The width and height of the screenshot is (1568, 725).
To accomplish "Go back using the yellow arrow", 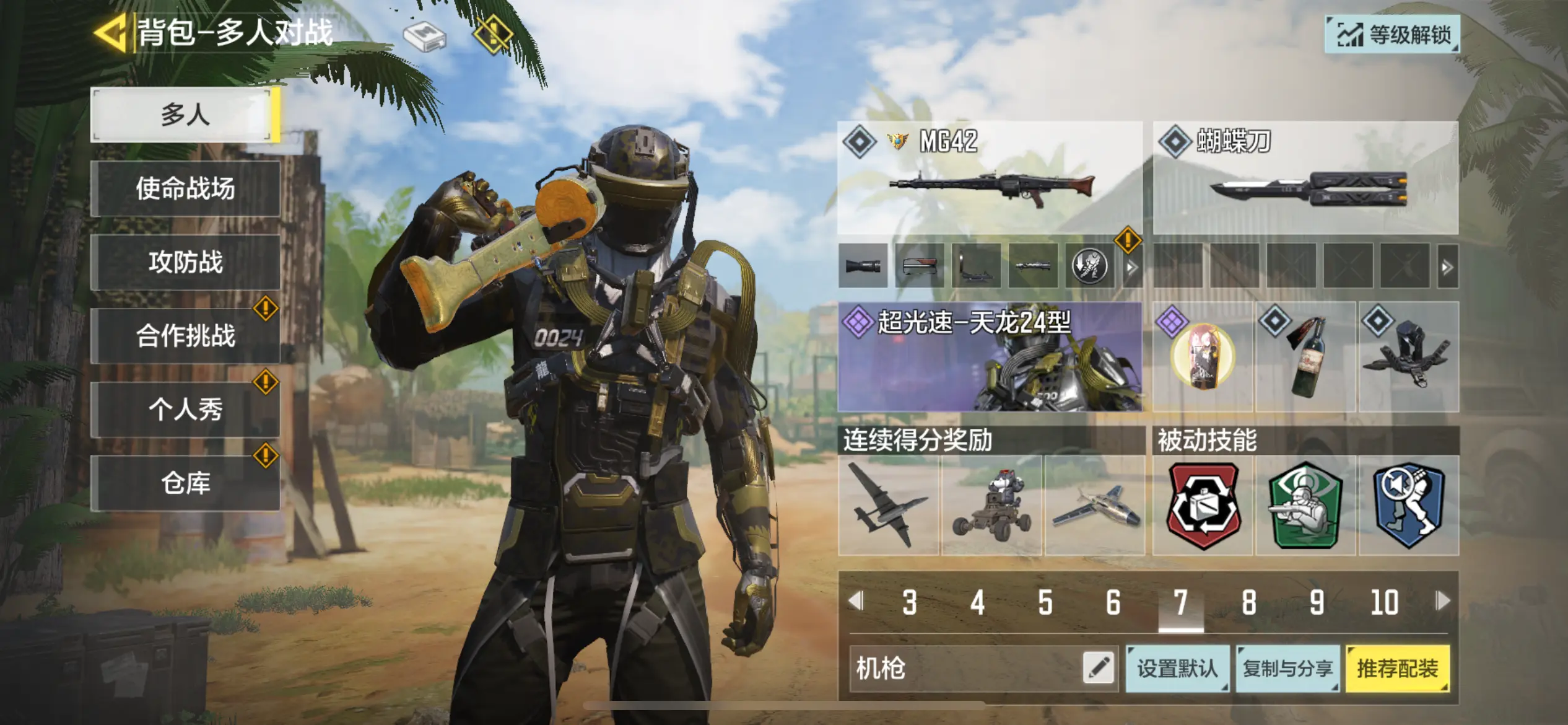I will click(110, 32).
